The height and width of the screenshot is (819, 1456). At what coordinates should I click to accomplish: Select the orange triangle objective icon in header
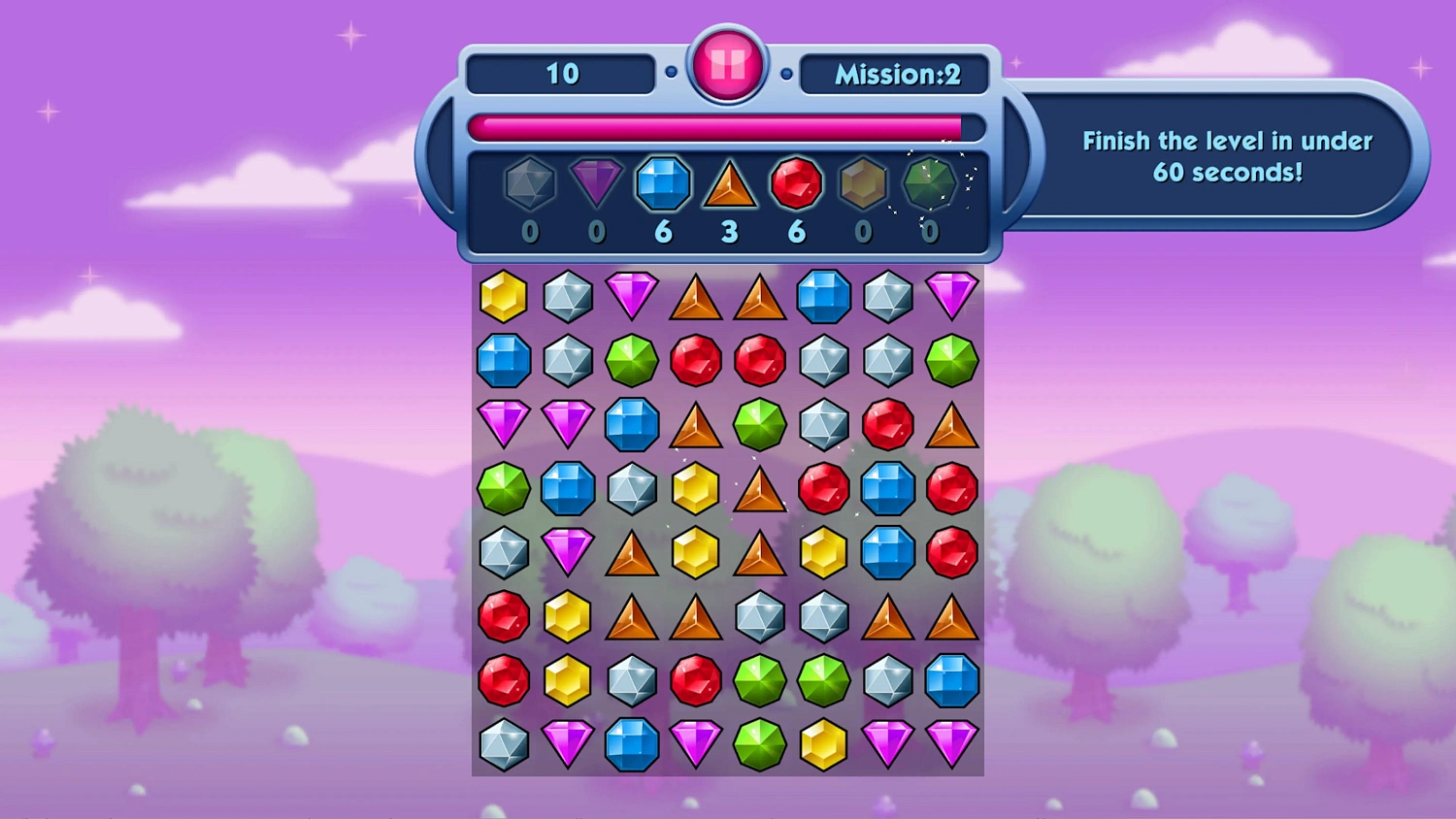[730, 182]
